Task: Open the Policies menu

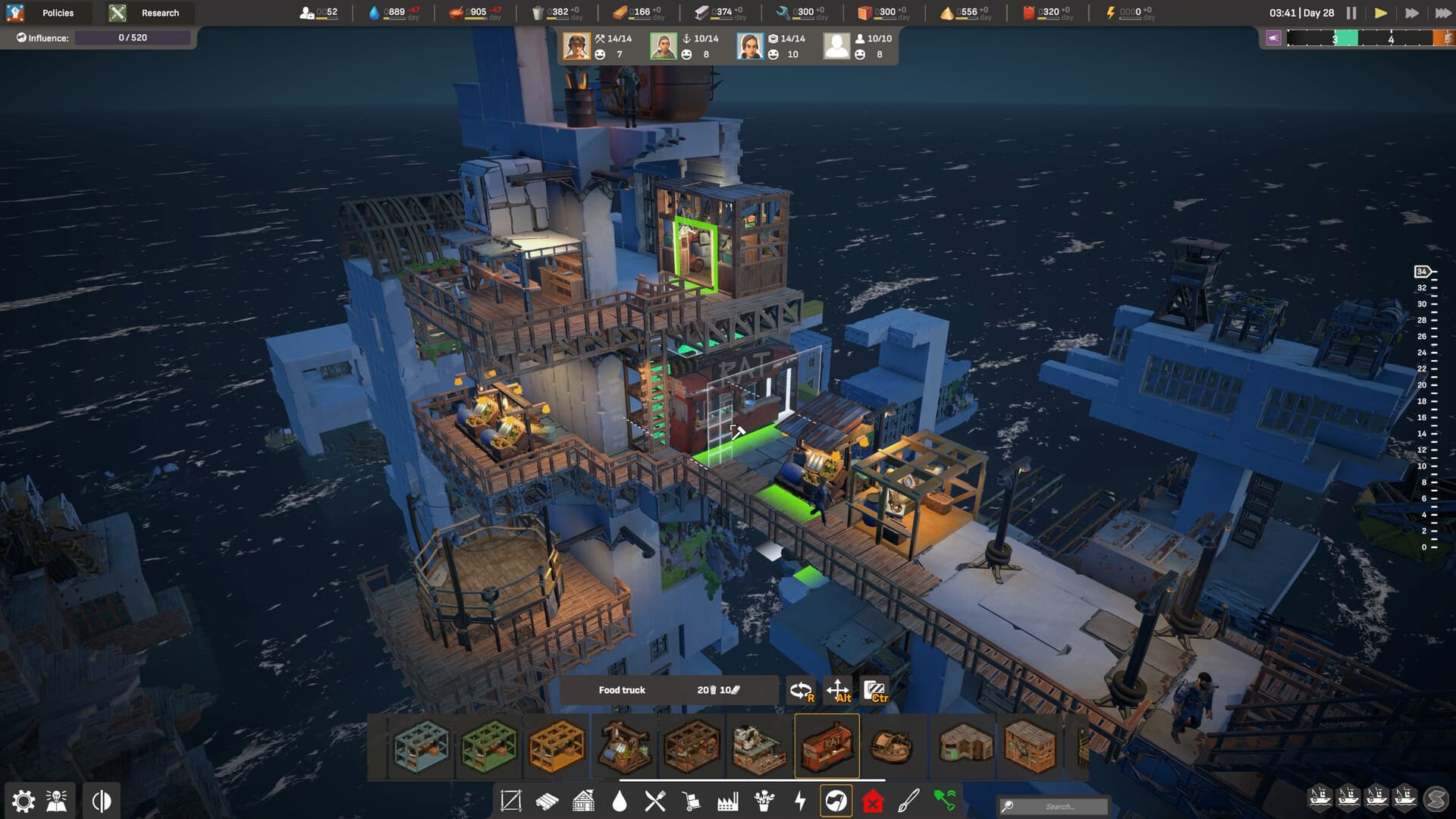Action: click(x=57, y=12)
